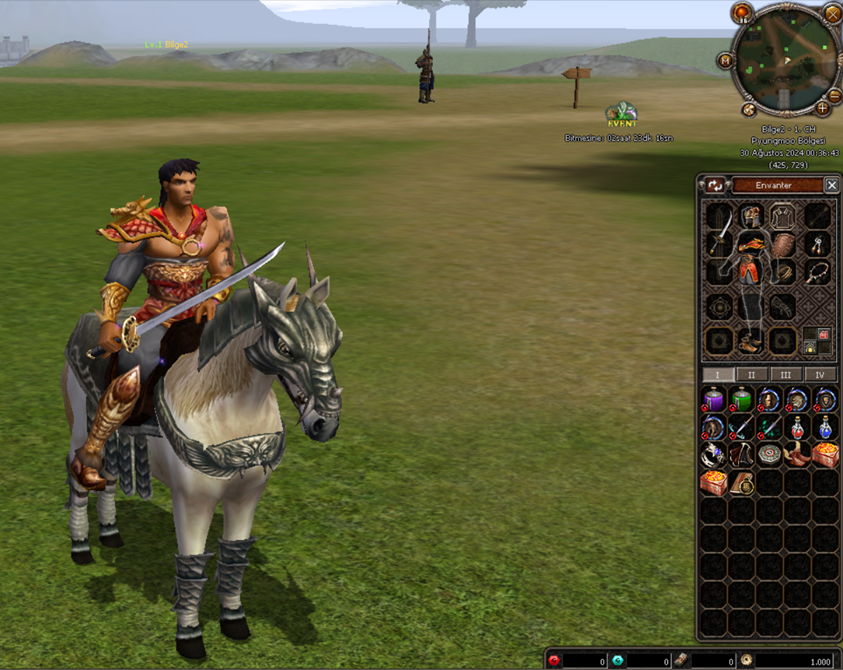This screenshot has width=843, height=670.
Task: Show inventory page I
Action: (717, 375)
